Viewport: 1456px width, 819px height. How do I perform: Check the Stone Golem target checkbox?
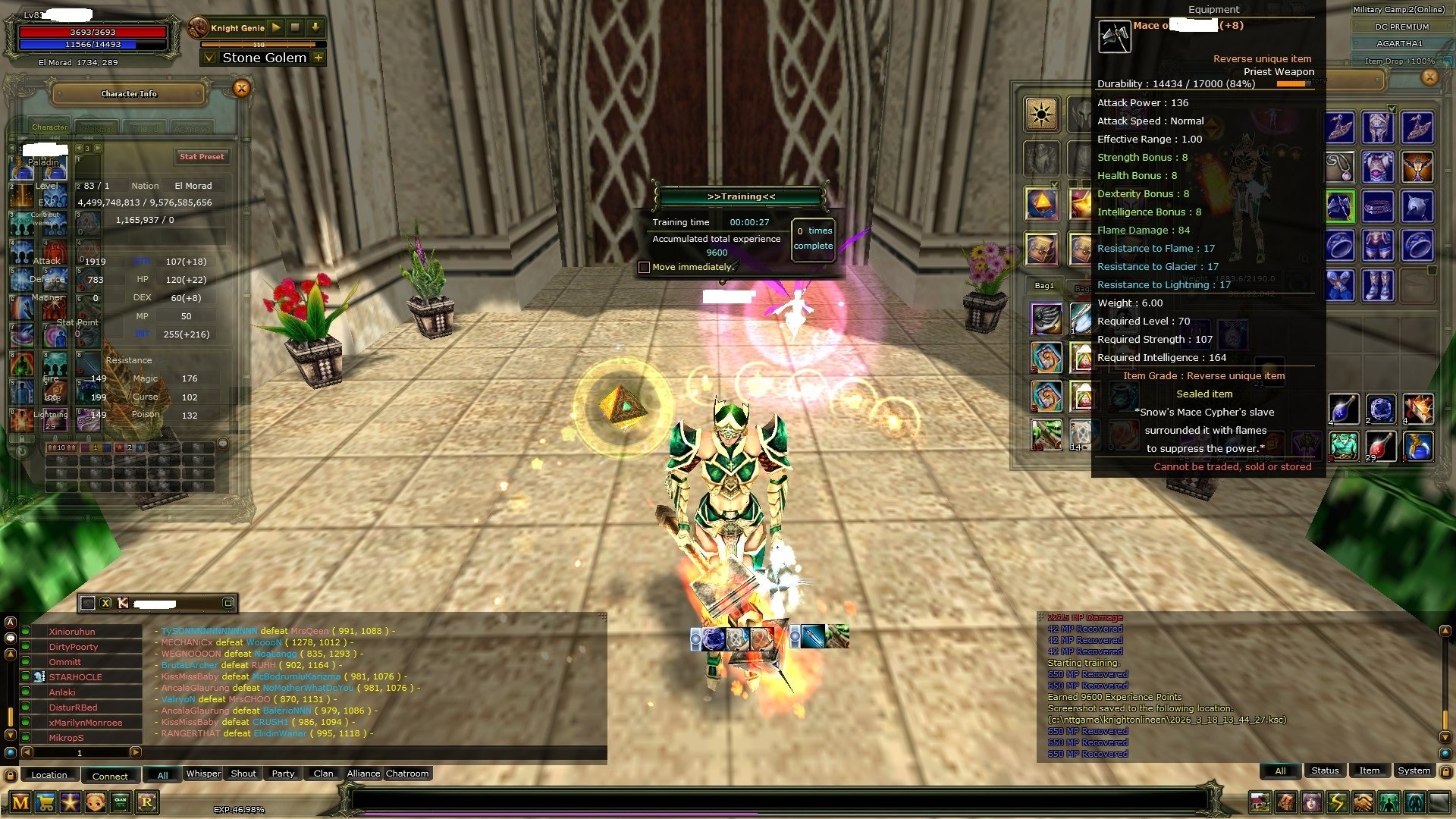tap(209, 58)
